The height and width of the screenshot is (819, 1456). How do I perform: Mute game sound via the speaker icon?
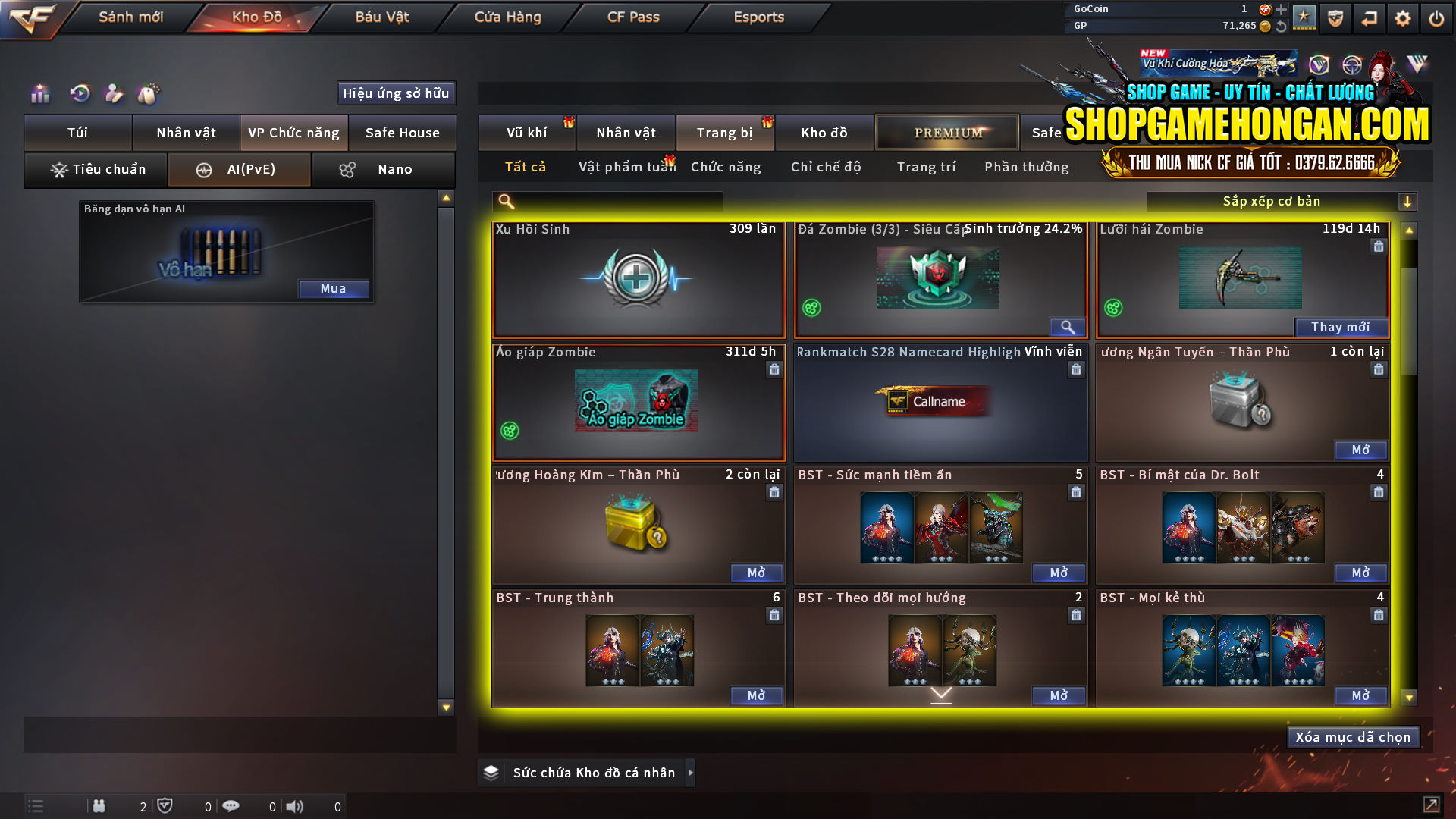point(296,806)
